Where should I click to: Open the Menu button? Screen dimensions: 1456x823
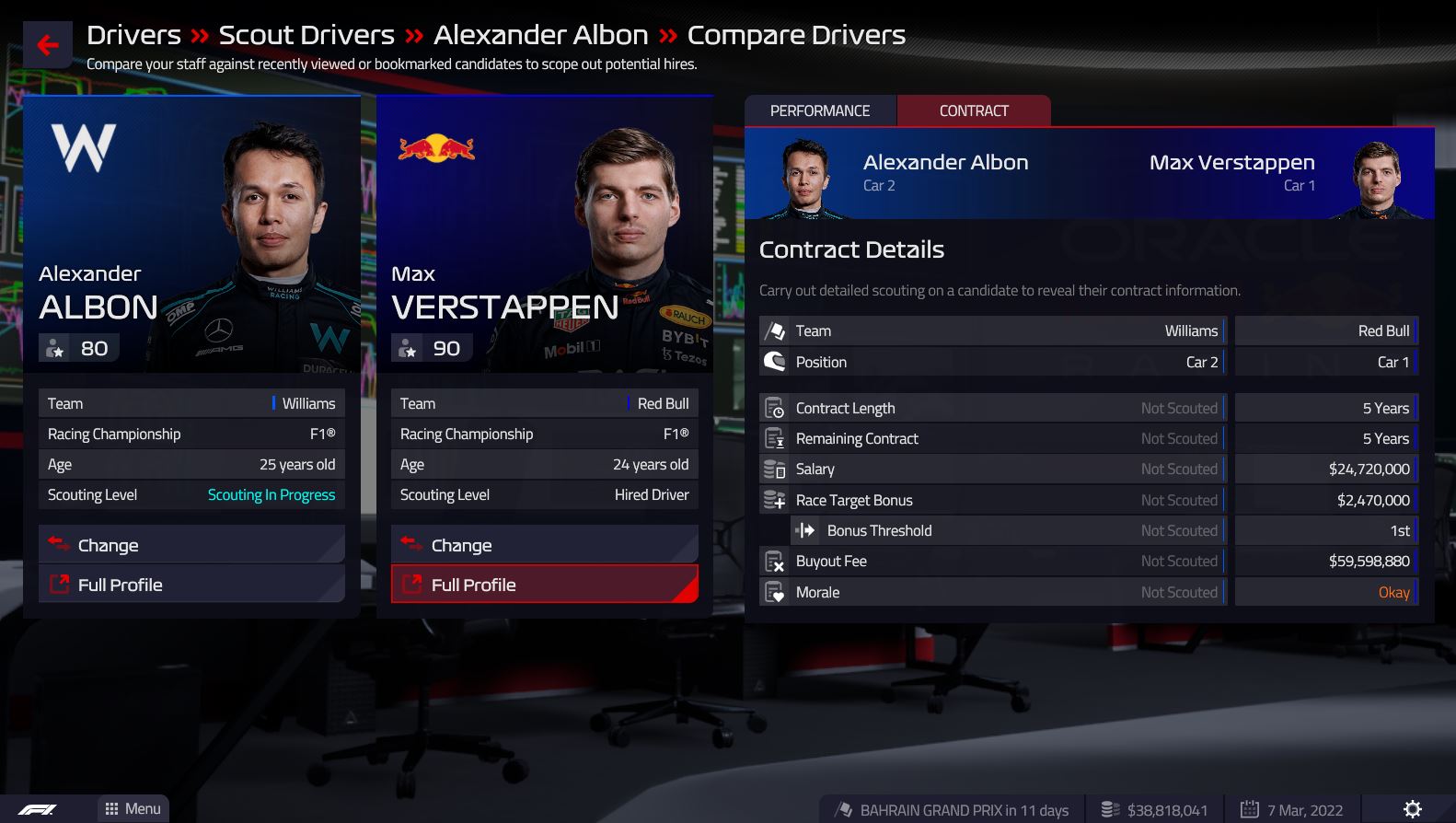pos(133,808)
